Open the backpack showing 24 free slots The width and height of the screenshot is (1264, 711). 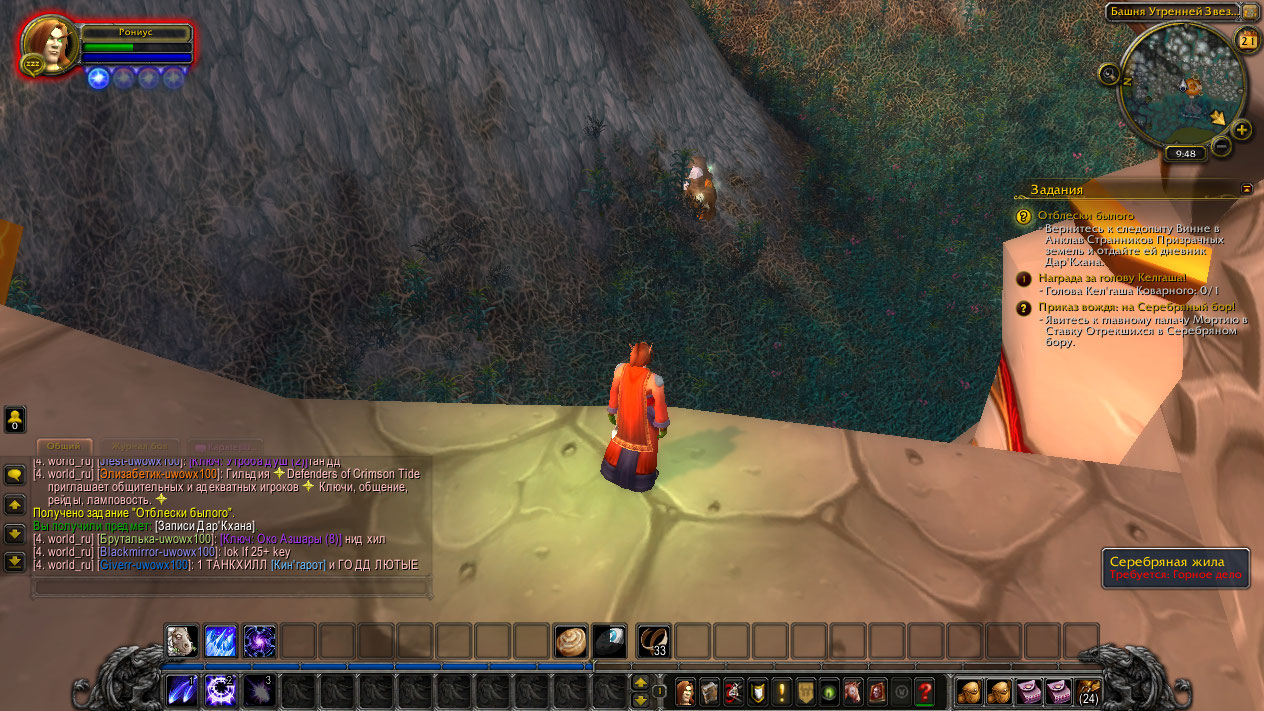tap(1085, 691)
